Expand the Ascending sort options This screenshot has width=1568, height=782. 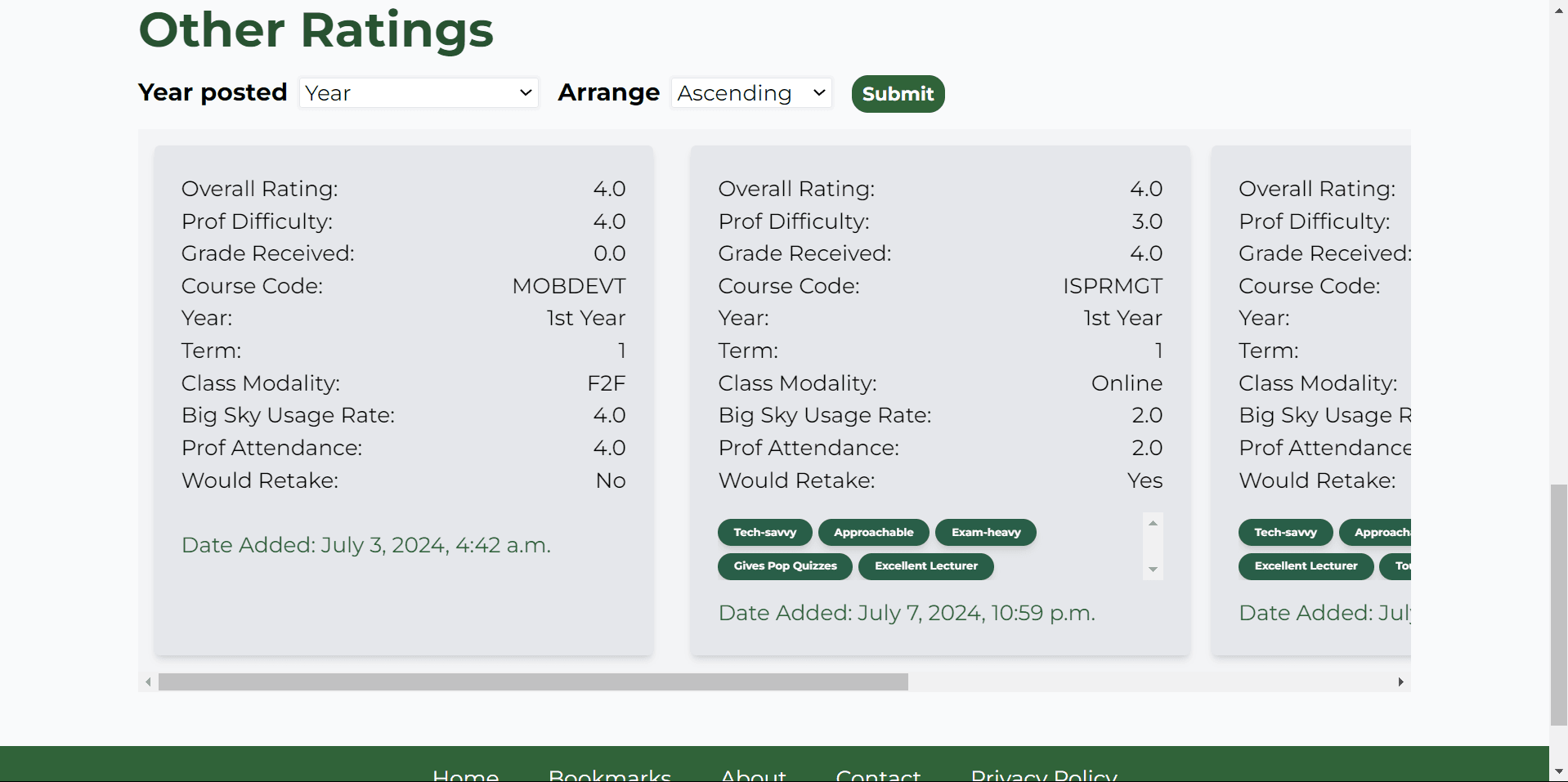pos(750,92)
